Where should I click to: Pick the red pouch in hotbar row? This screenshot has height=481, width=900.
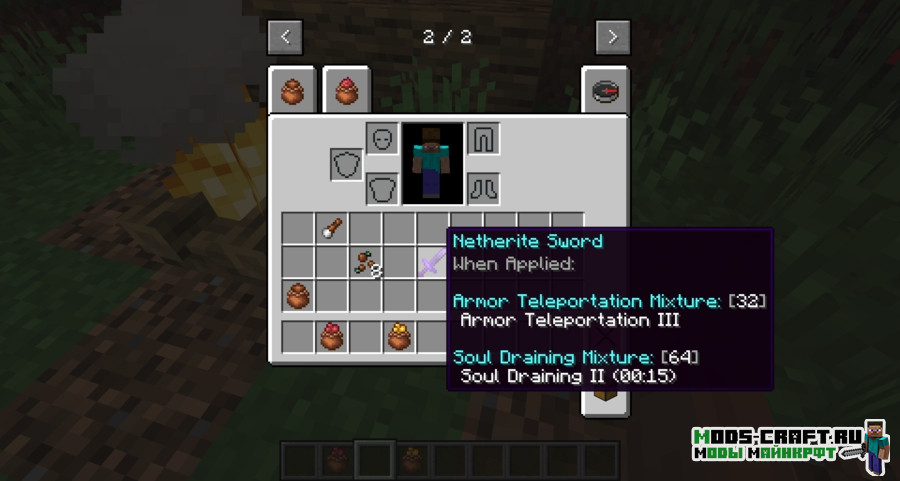(x=331, y=337)
